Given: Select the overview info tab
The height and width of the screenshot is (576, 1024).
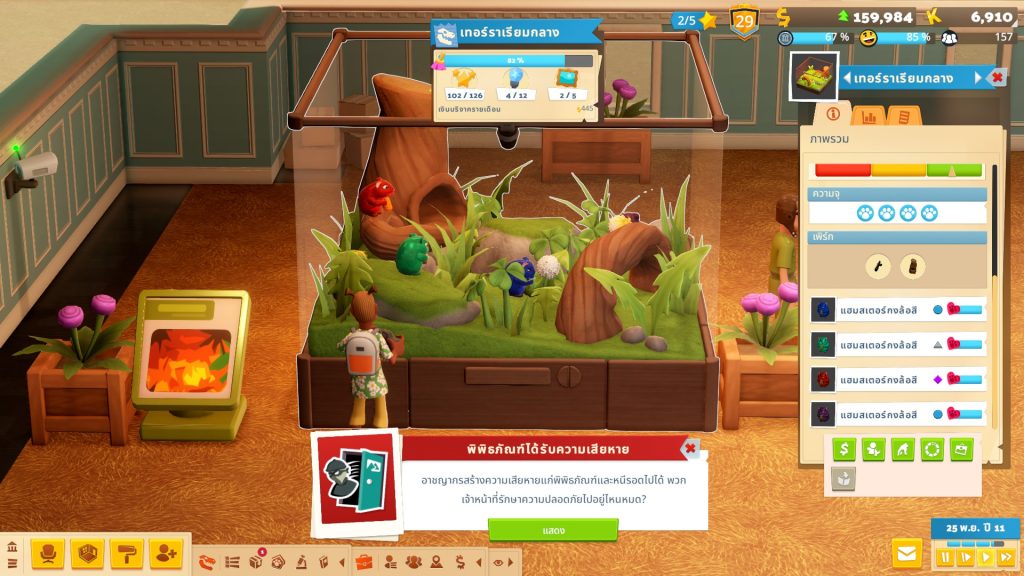Looking at the screenshot, I should coord(833,116).
